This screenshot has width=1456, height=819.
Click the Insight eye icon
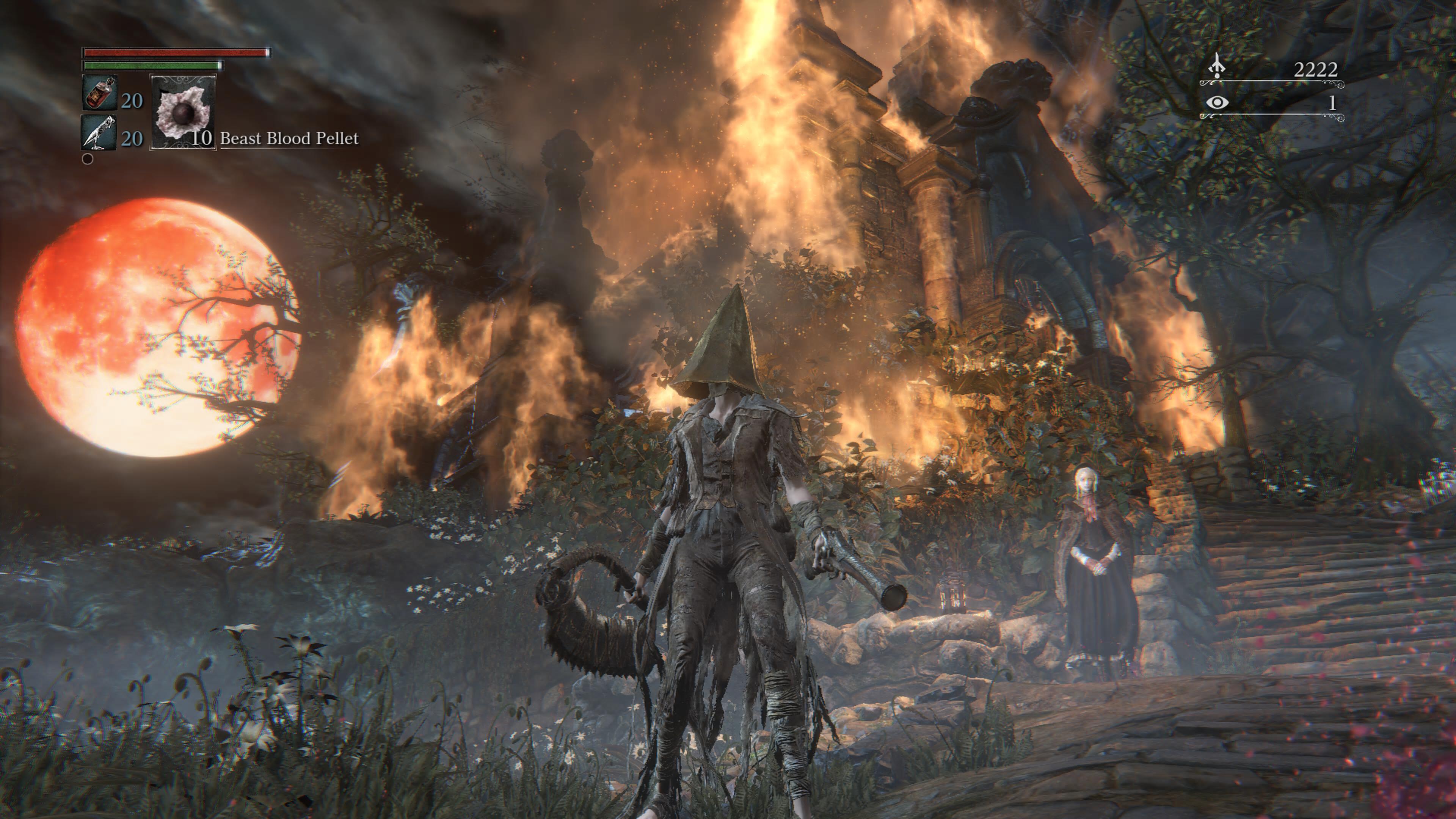(1216, 102)
